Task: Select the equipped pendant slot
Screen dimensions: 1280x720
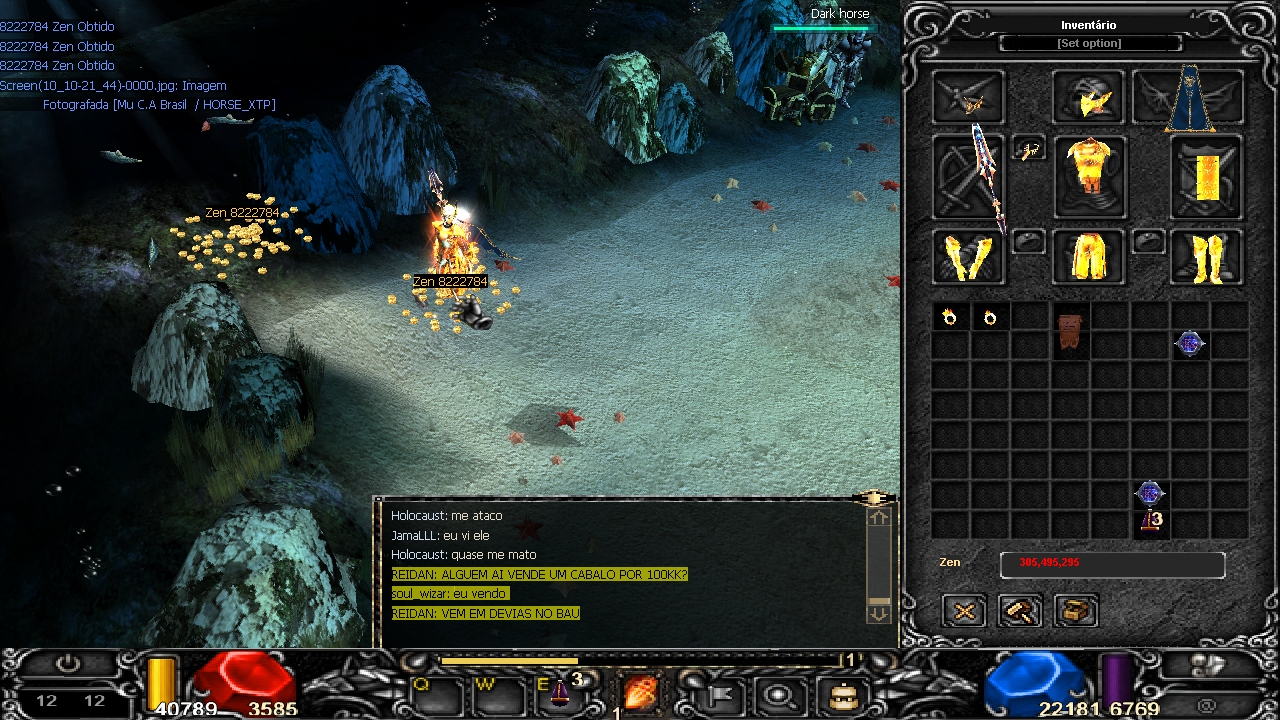Action: coord(1028,151)
